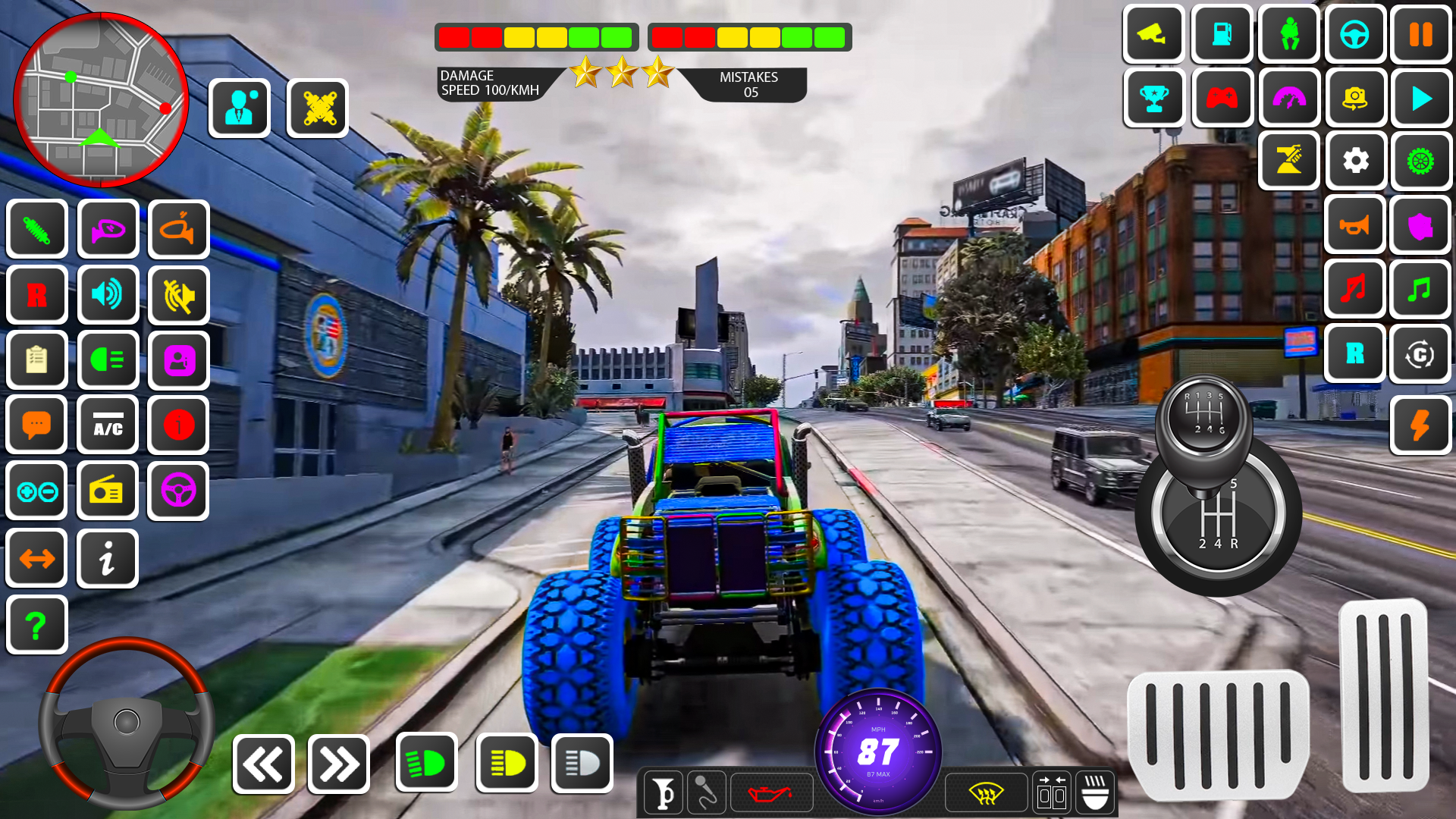Enable the green low beam headlights
The width and height of the screenshot is (1456, 819).
427,763
